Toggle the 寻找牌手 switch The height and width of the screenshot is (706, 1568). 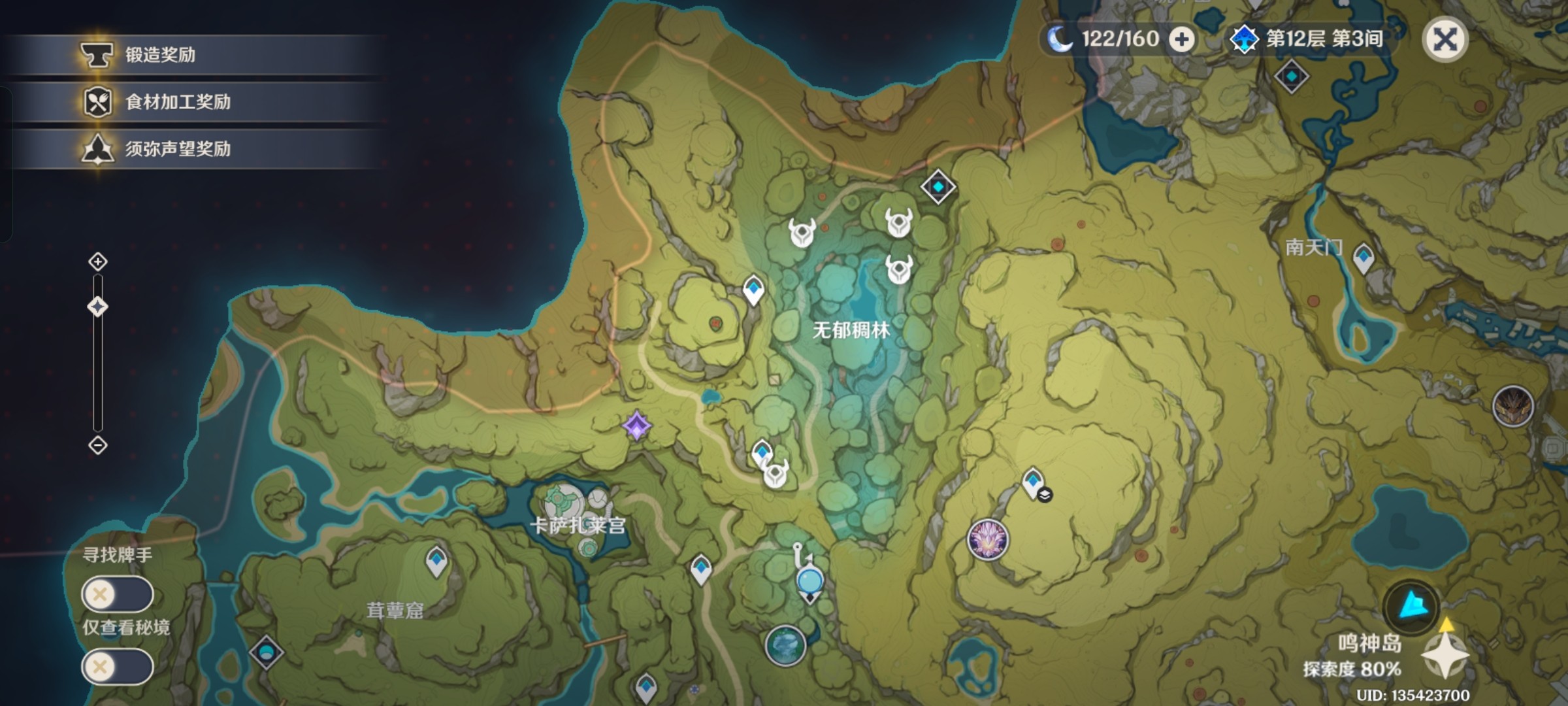118,594
